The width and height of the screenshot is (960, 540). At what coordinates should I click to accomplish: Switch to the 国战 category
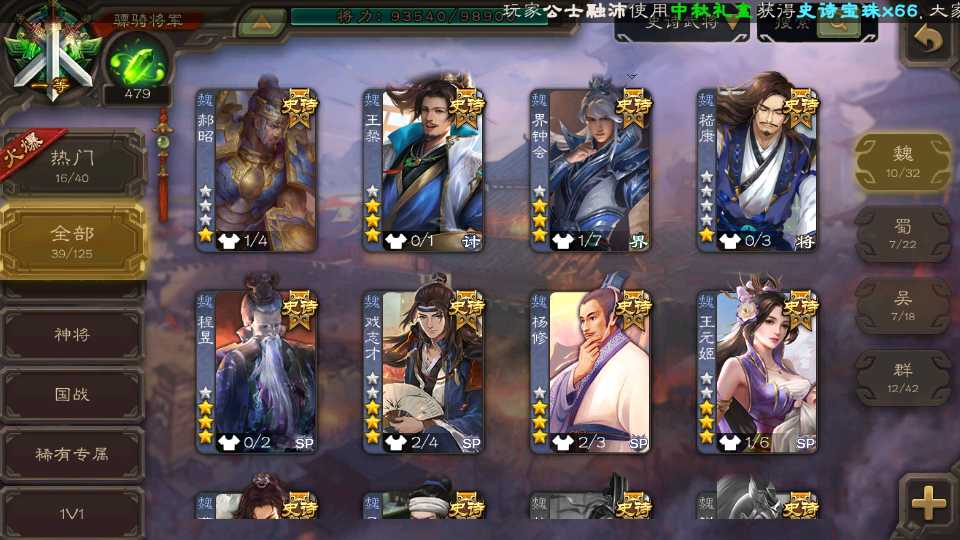coord(72,394)
